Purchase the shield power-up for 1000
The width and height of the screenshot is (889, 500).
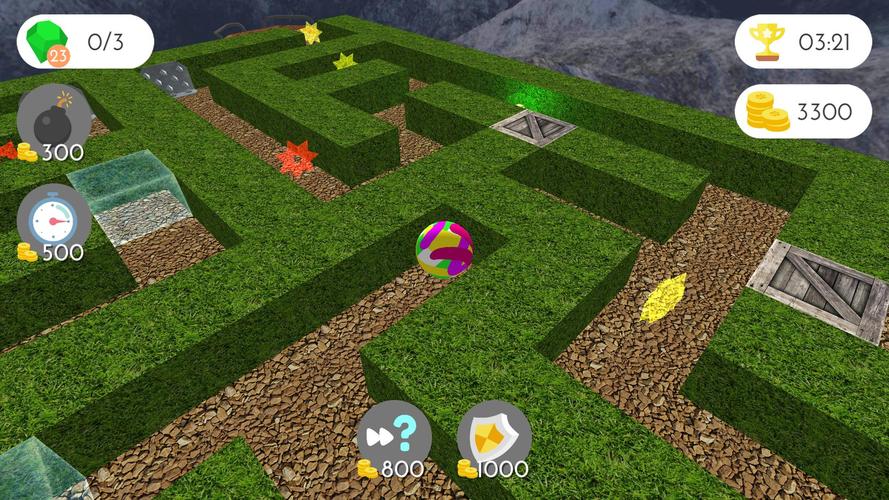pos(494,437)
